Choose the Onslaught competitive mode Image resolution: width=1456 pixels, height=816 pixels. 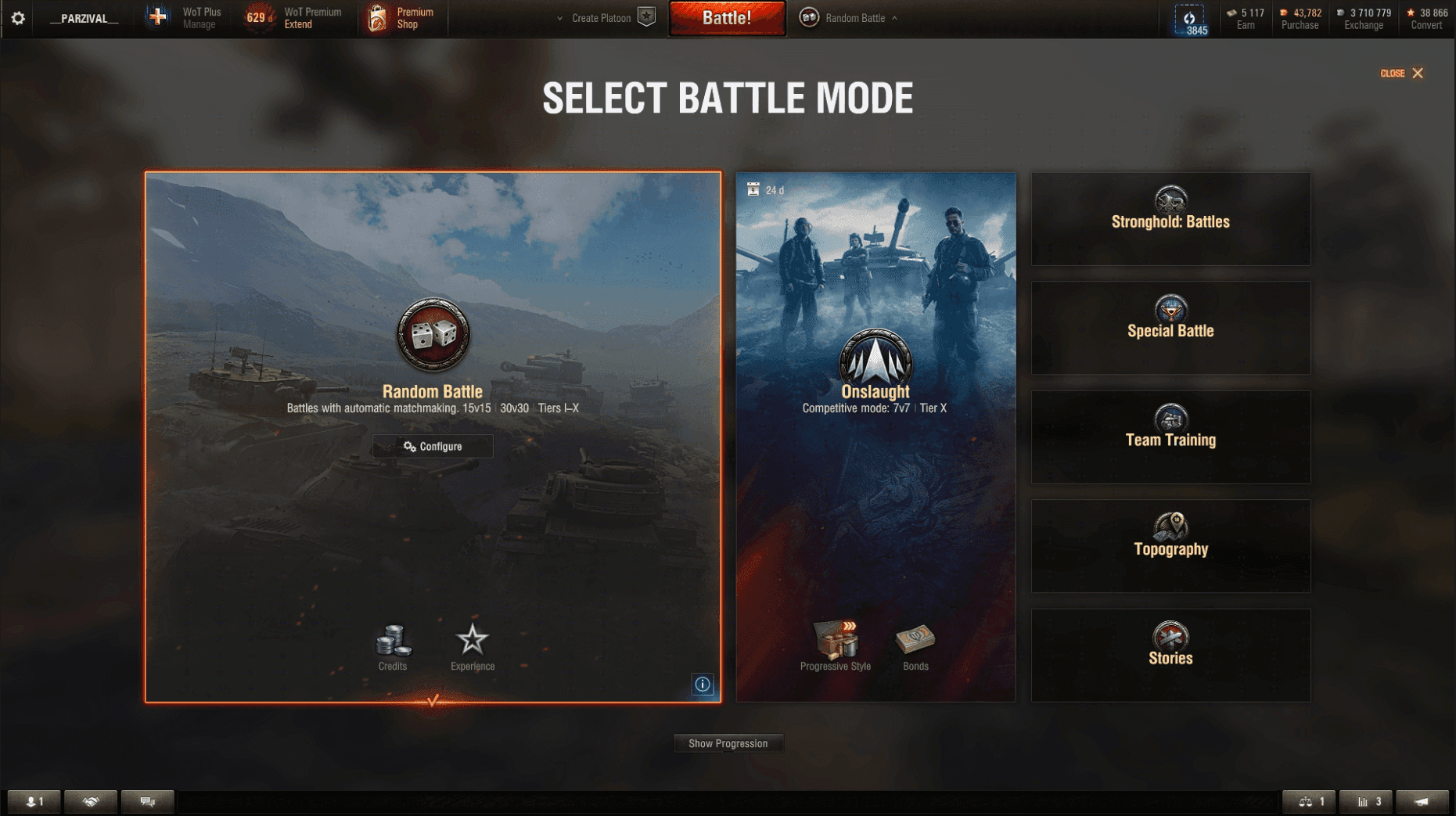click(875, 391)
